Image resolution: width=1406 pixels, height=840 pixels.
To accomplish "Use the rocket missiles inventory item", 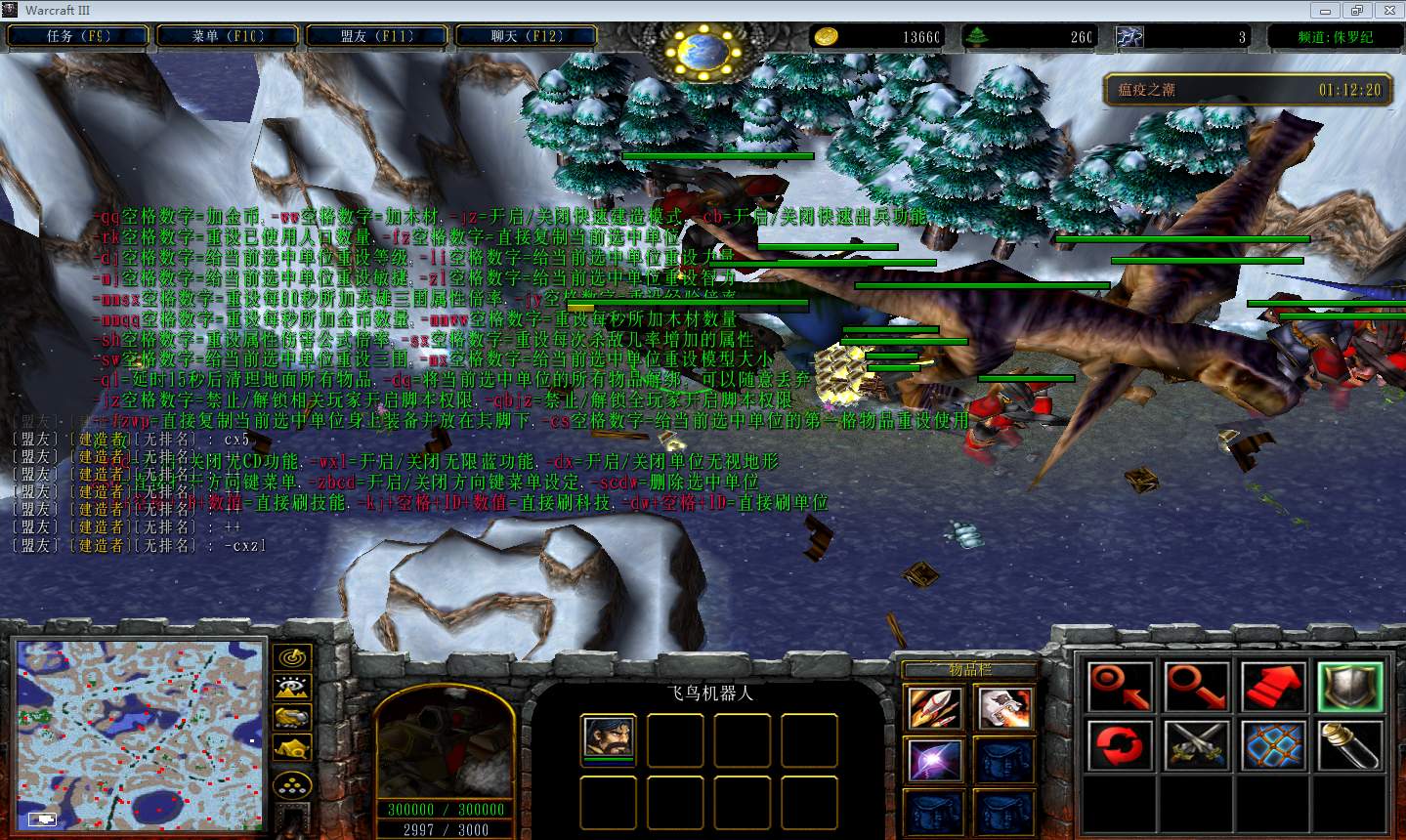I will (x=934, y=708).
